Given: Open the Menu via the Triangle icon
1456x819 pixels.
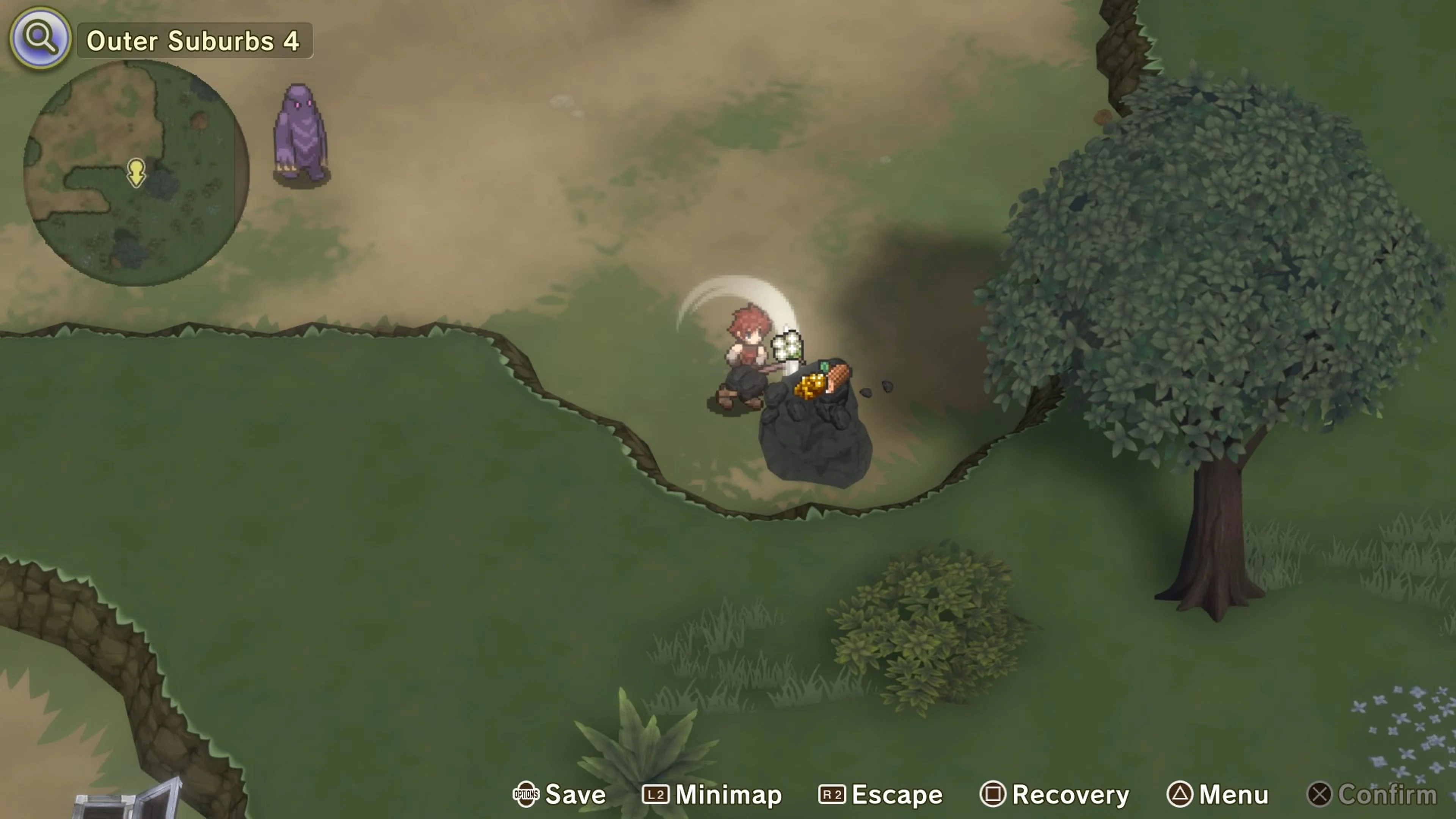Looking at the screenshot, I should (1181, 794).
